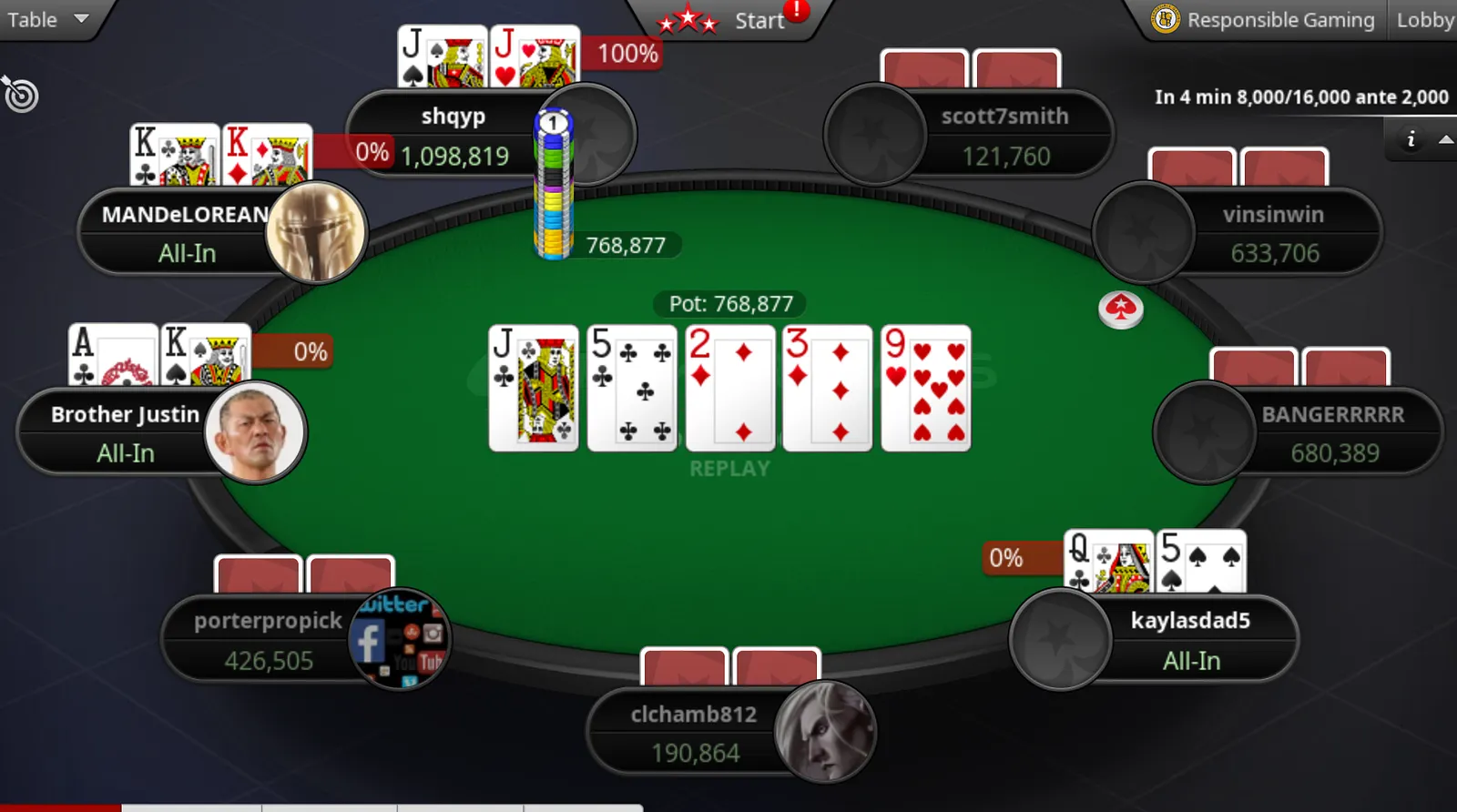
Task: Expand the tournament info panel arrow
Action: 1445,139
